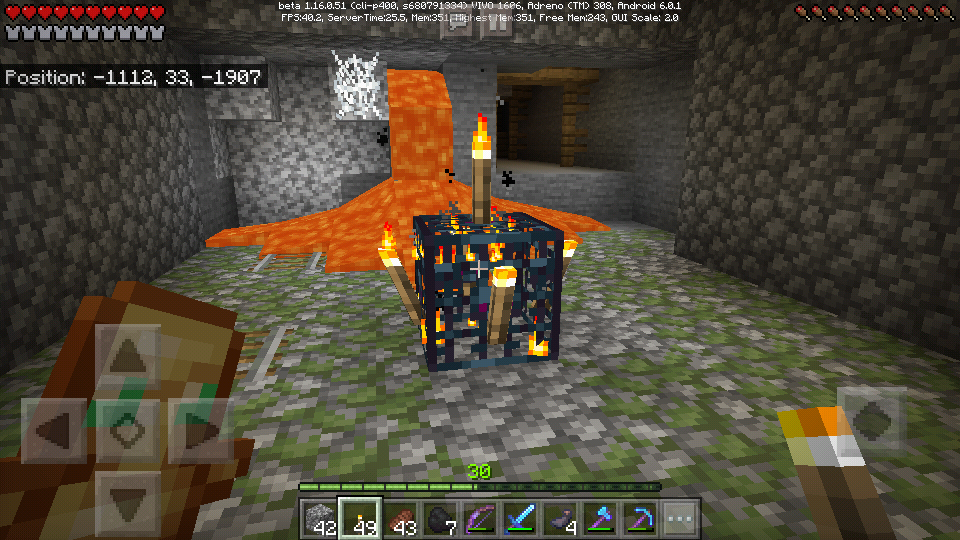Image resolution: width=960 pixels, height=540 pixels.
Task: Tap the move forward arrow
Action: pyautogui.click(x=127, y=359)
